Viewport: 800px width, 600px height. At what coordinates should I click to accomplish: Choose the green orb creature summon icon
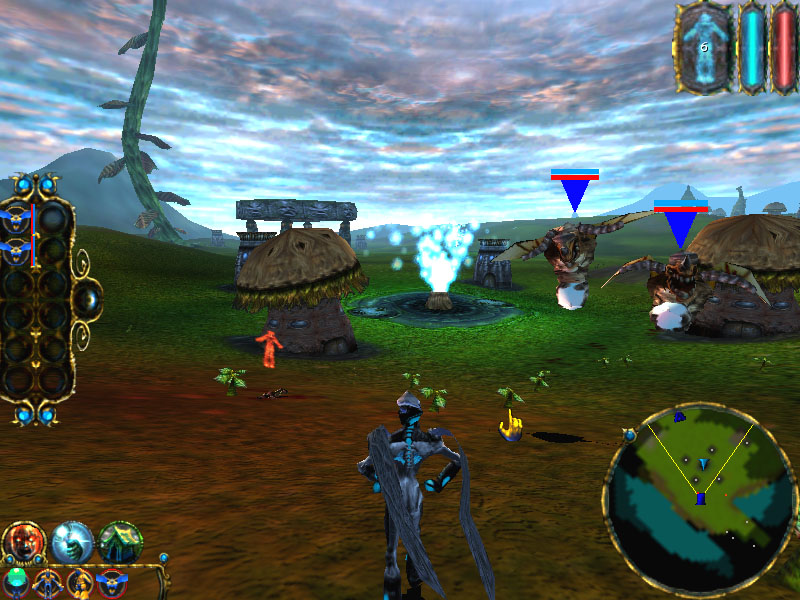[x=16, y=582]
